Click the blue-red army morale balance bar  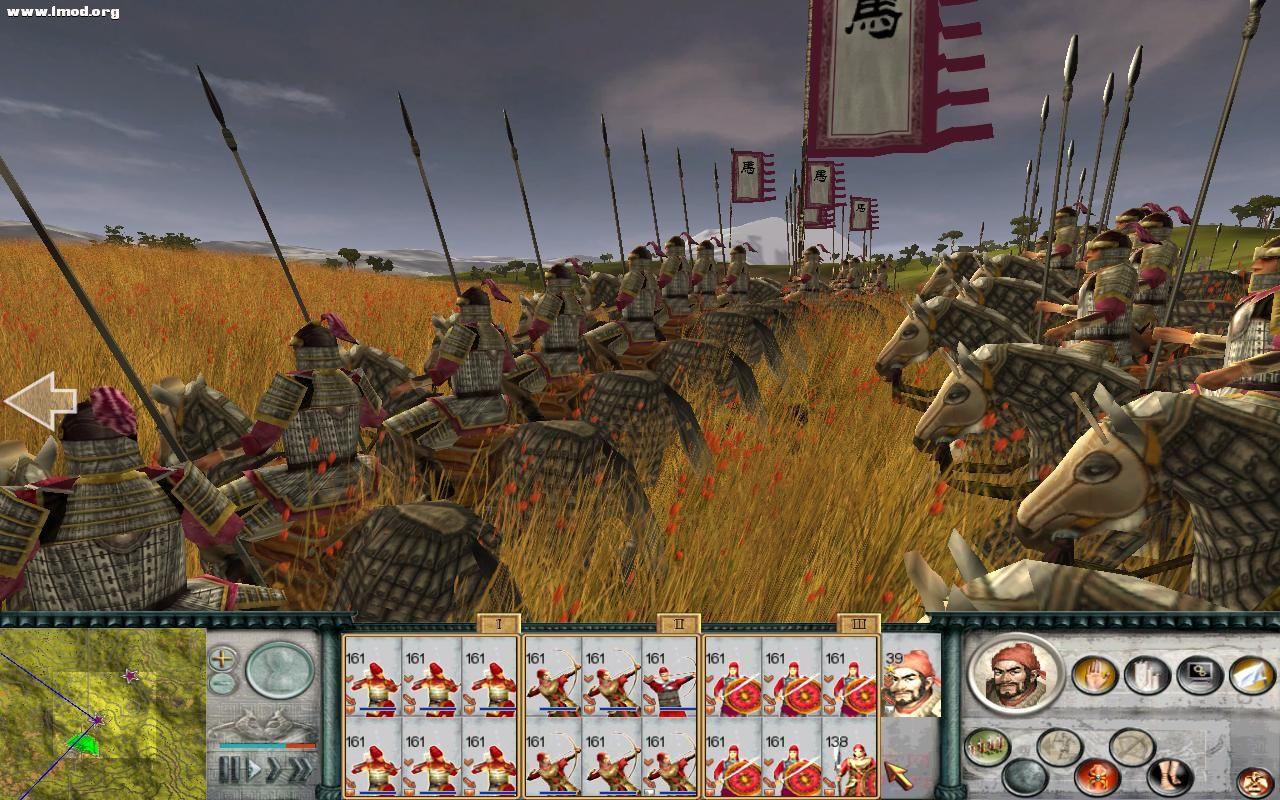264,746
